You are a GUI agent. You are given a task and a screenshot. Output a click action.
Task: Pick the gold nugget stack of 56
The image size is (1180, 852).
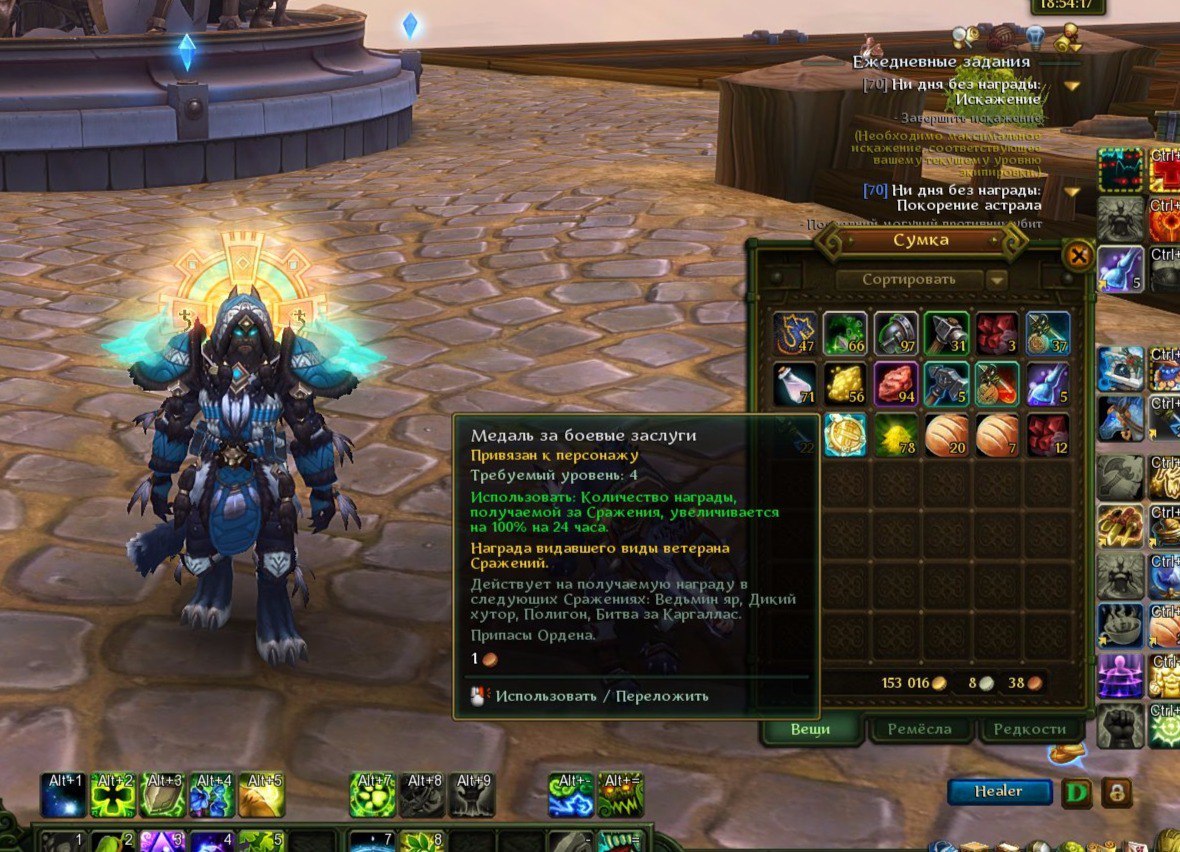[x=845, y=384]
